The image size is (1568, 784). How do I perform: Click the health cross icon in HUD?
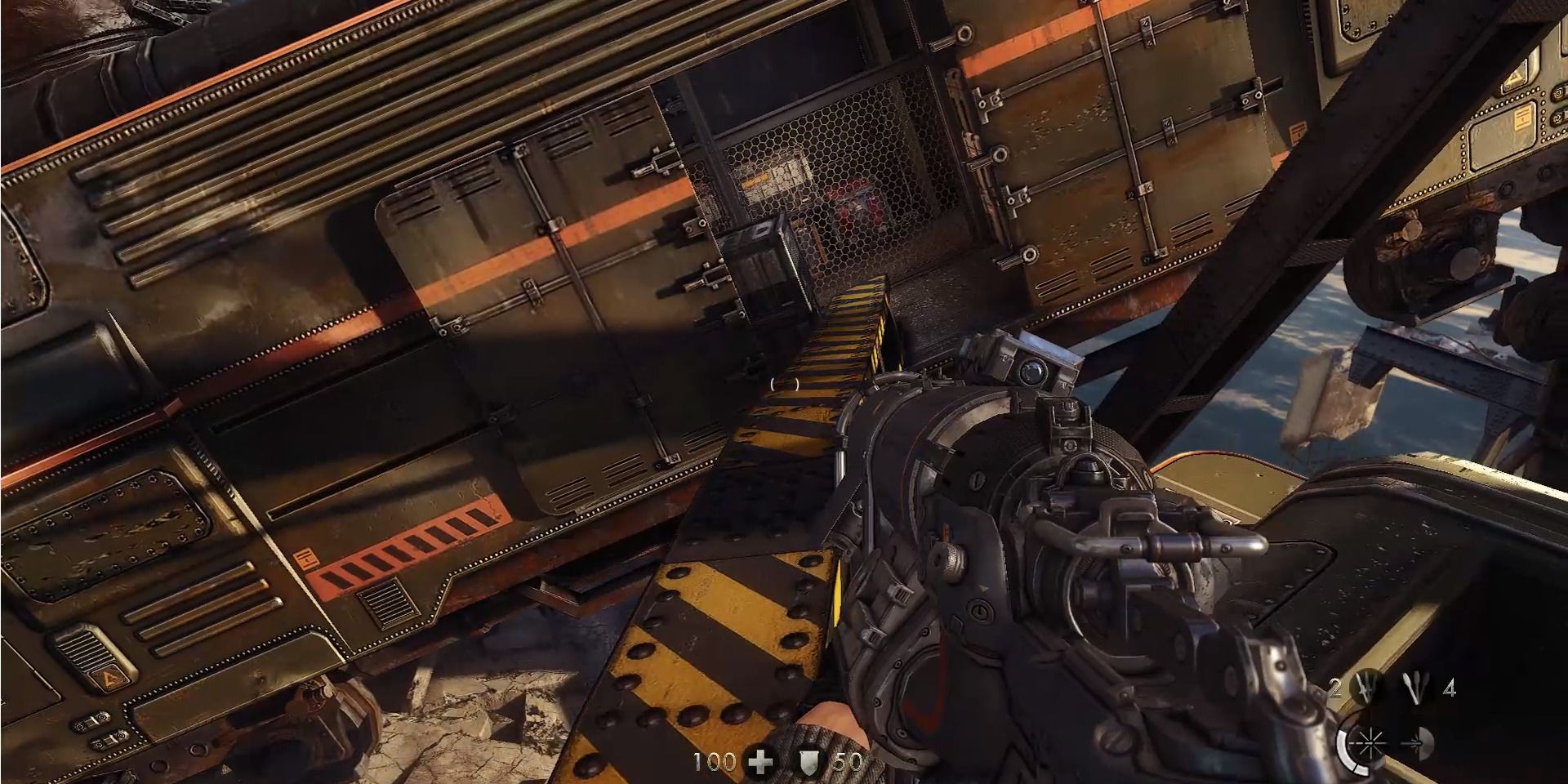759,761
